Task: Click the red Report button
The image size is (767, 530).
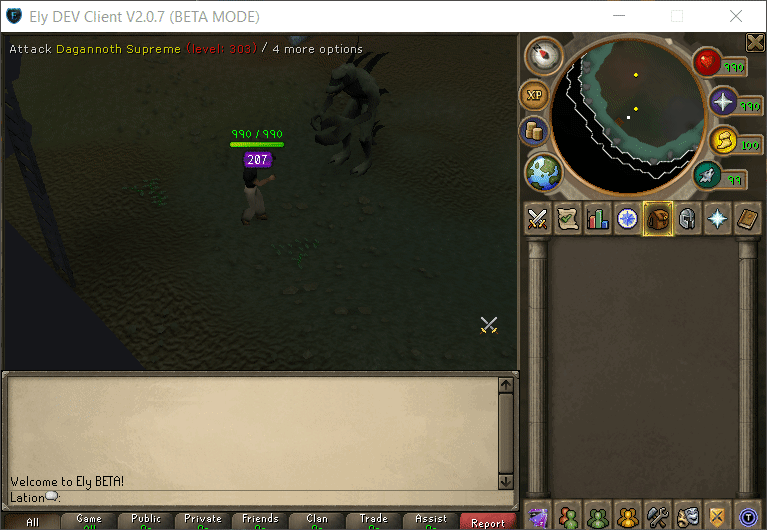Action: coord(488,522)
